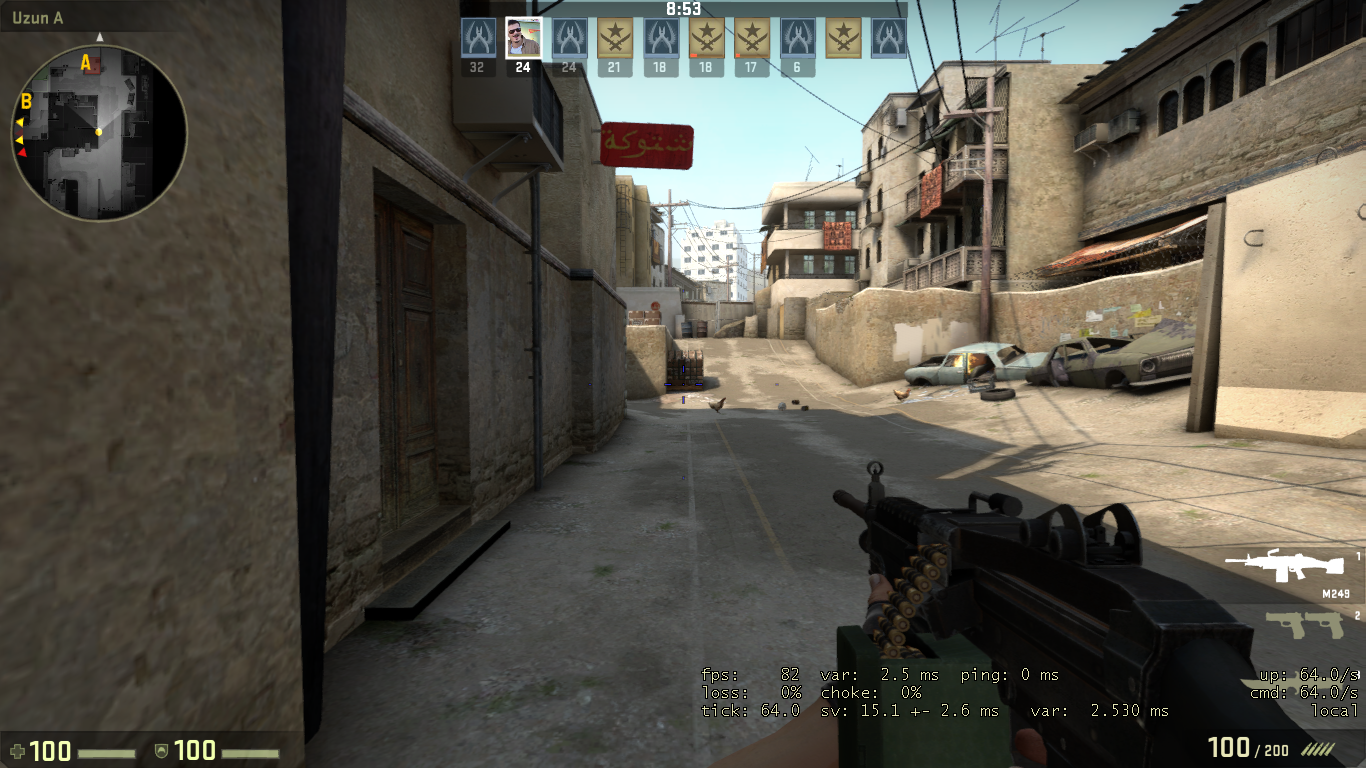Select bombsite A marker on the radar
This screenshot has height=768, width=1366.
[86, 63]
